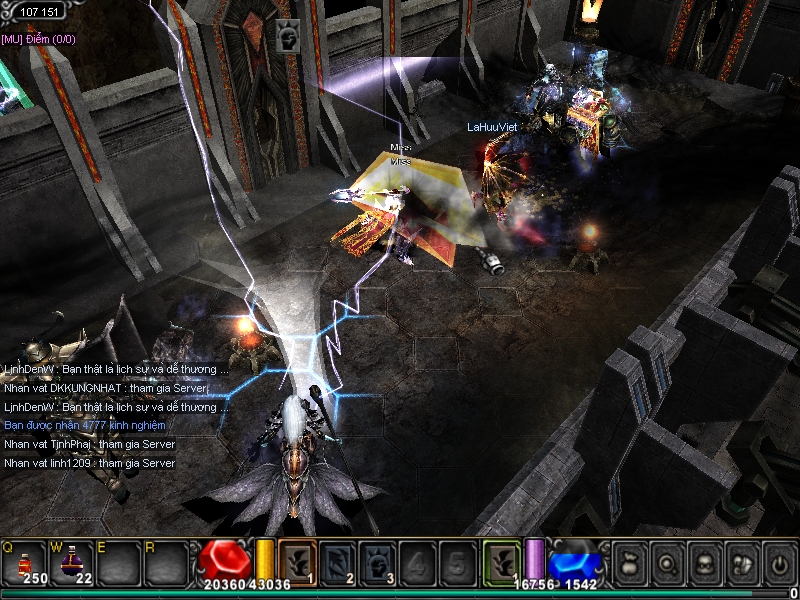Click the button left of the power button

tap(740, 563)
